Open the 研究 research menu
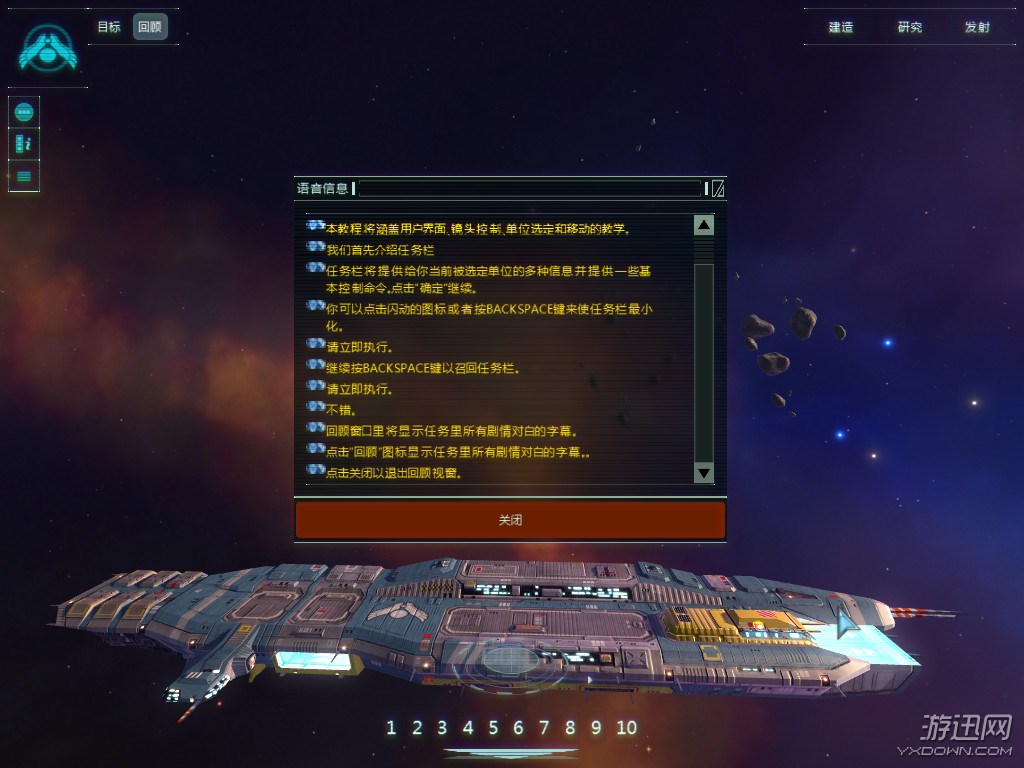 910,27
